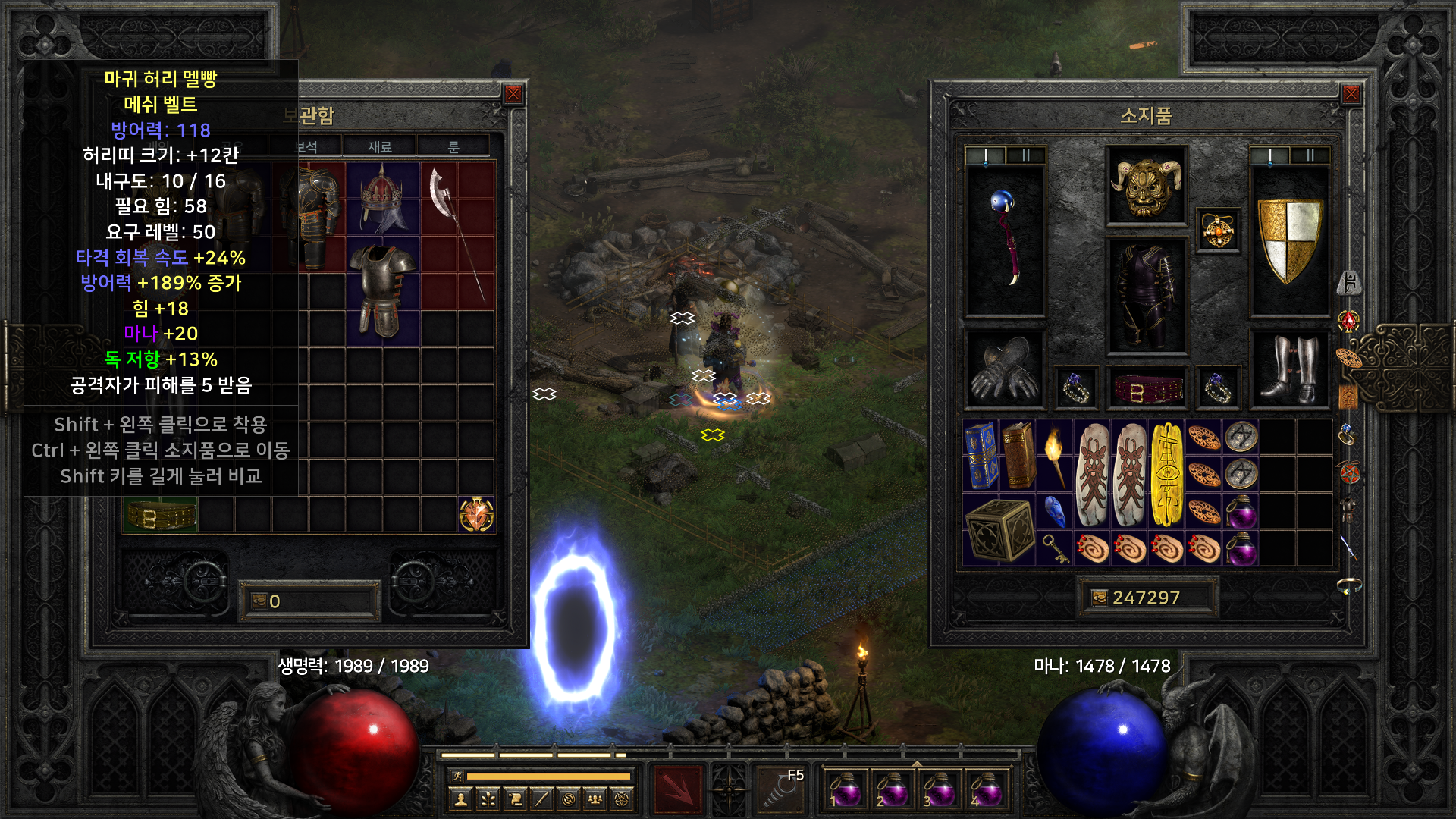Toggle the run/walk button

pos(457,776)
